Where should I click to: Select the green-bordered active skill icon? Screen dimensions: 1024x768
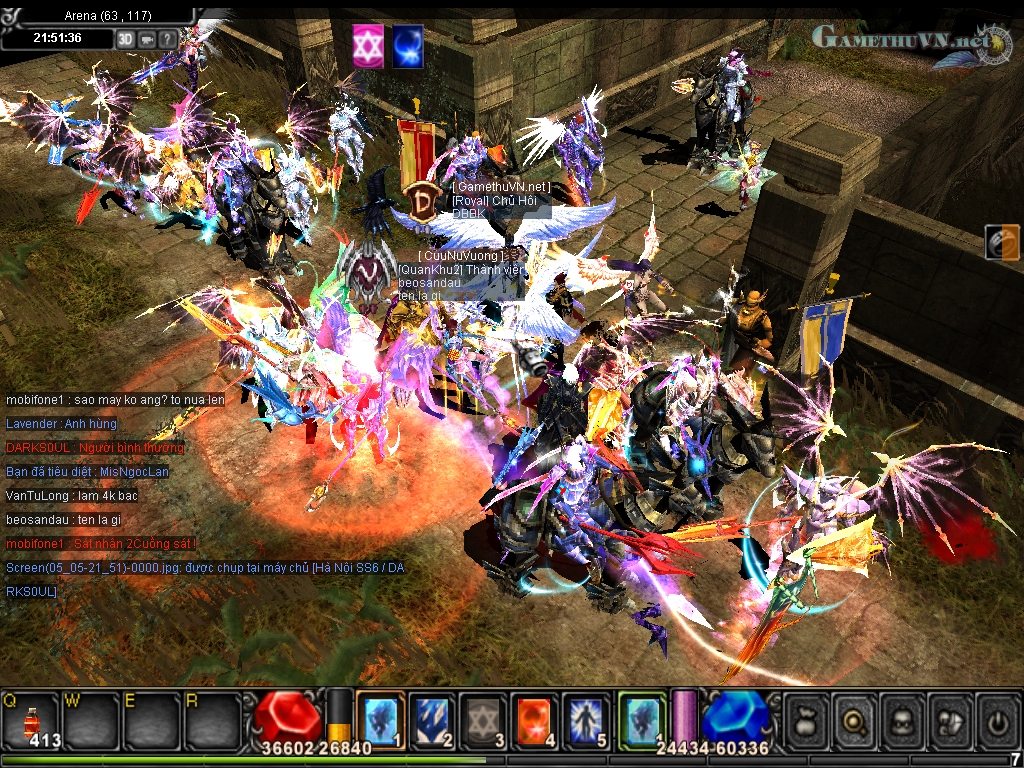[x=642, y=720]
